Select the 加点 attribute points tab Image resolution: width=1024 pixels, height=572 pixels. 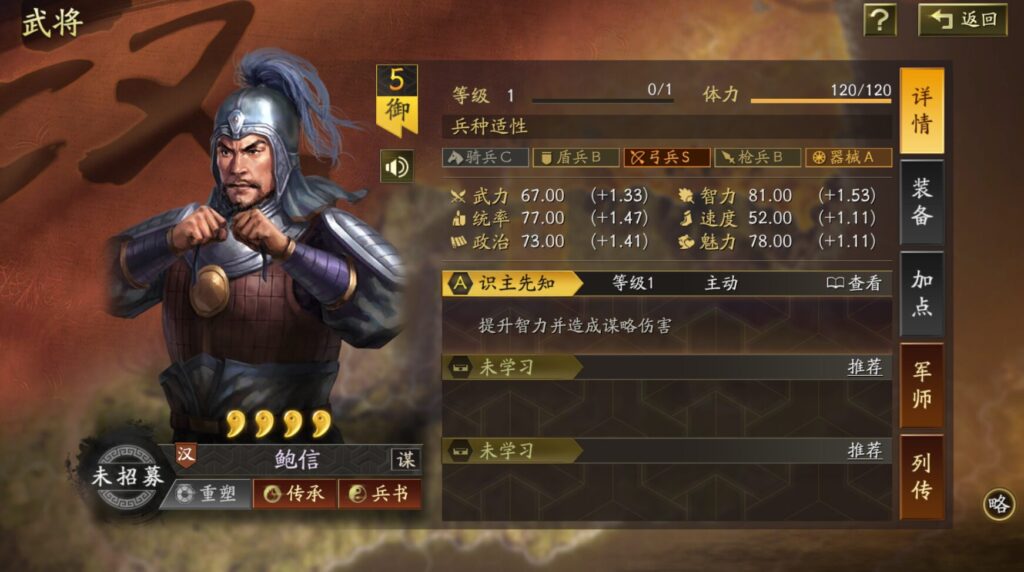point(921,293)
